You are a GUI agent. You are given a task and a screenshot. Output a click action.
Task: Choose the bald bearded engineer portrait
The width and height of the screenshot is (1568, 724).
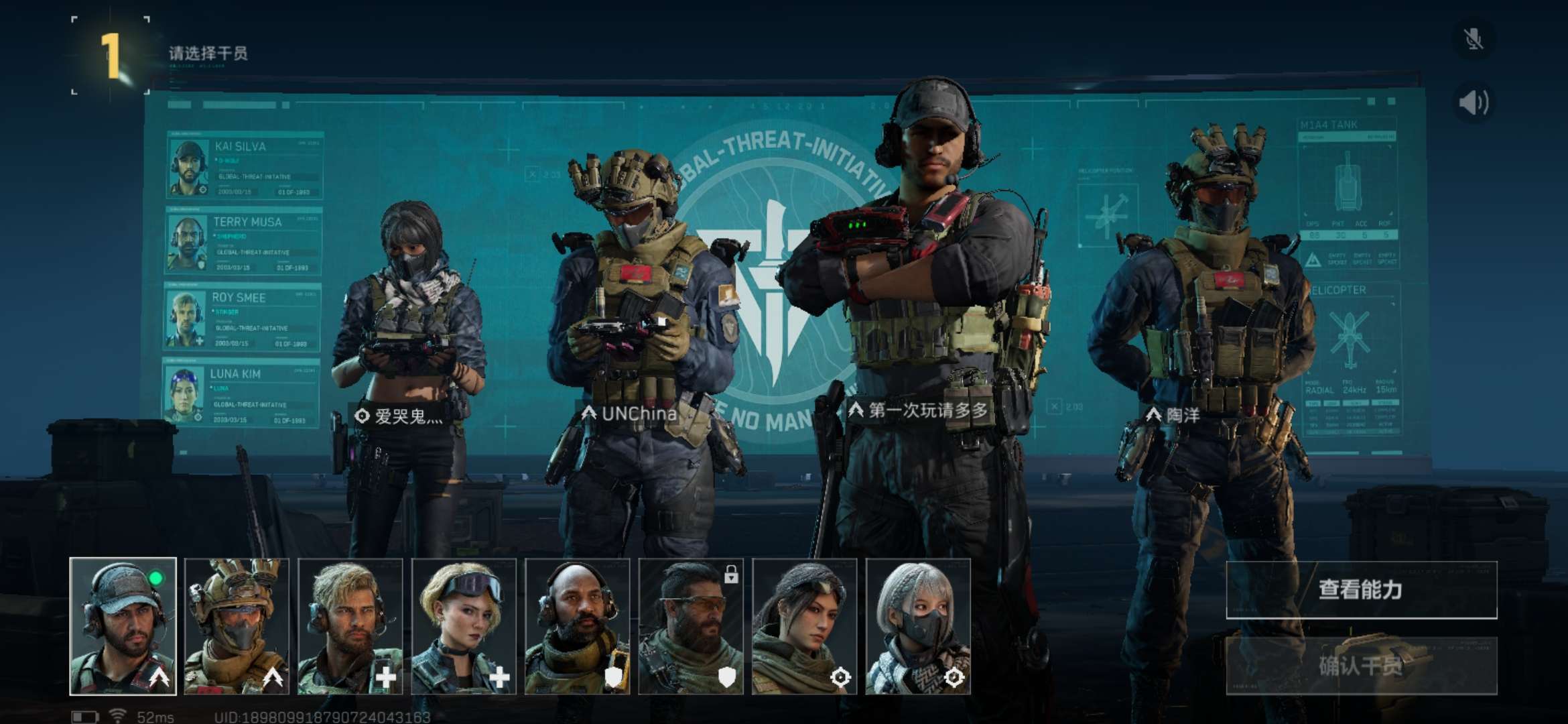pos(577,626)
